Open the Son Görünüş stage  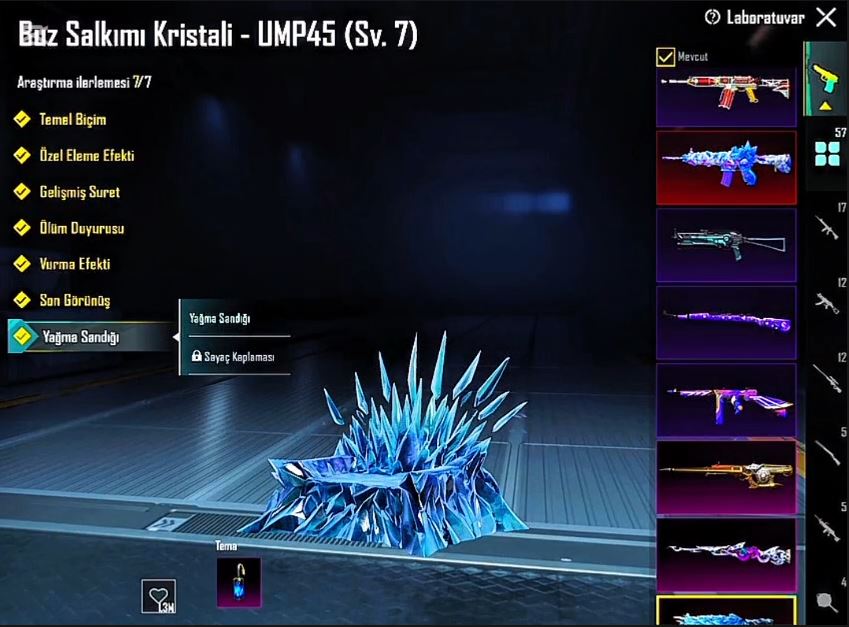73,300
